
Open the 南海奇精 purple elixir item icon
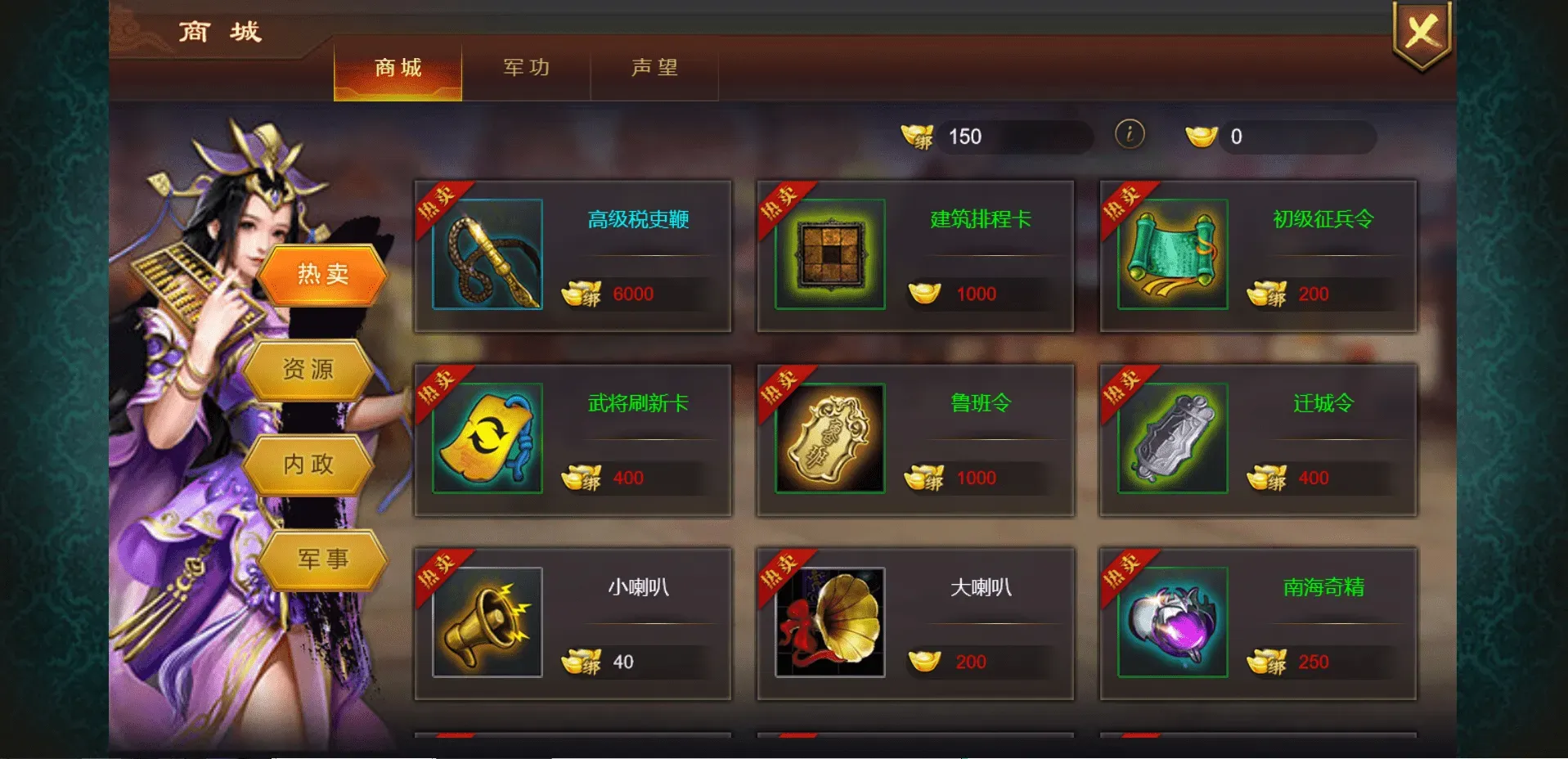coord(1173,622)
